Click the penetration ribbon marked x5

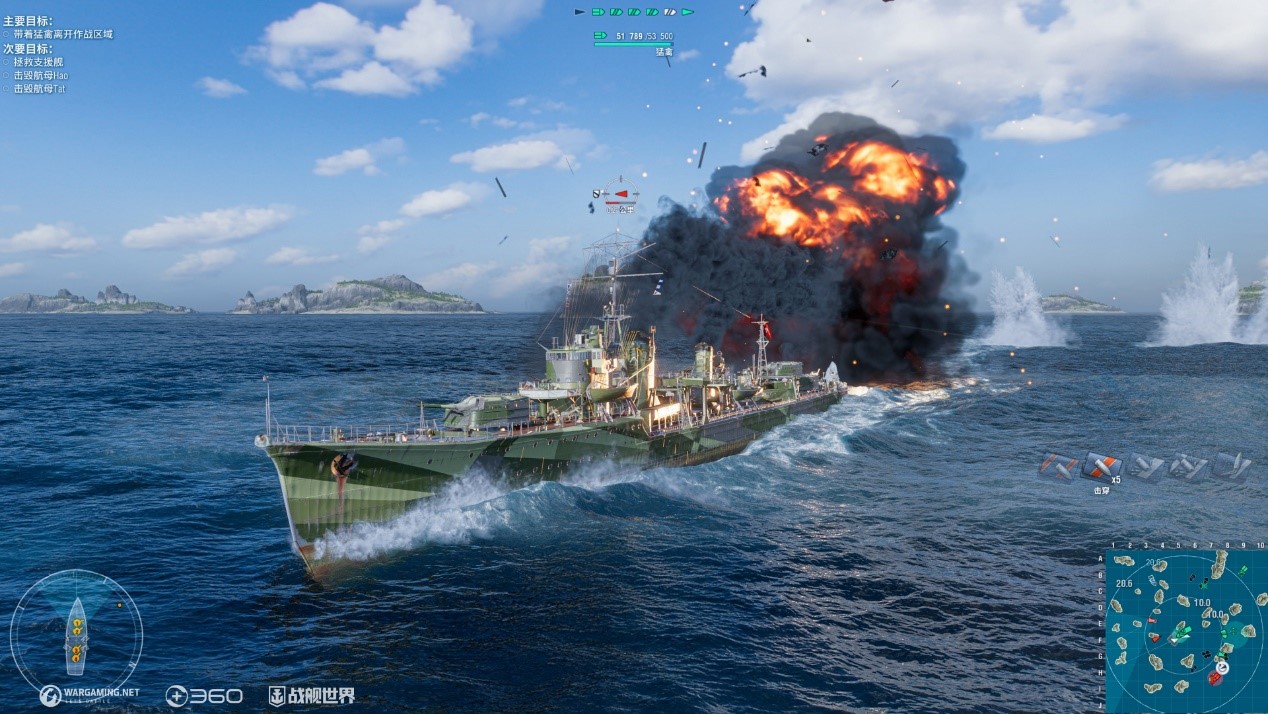coord(1101,466)
